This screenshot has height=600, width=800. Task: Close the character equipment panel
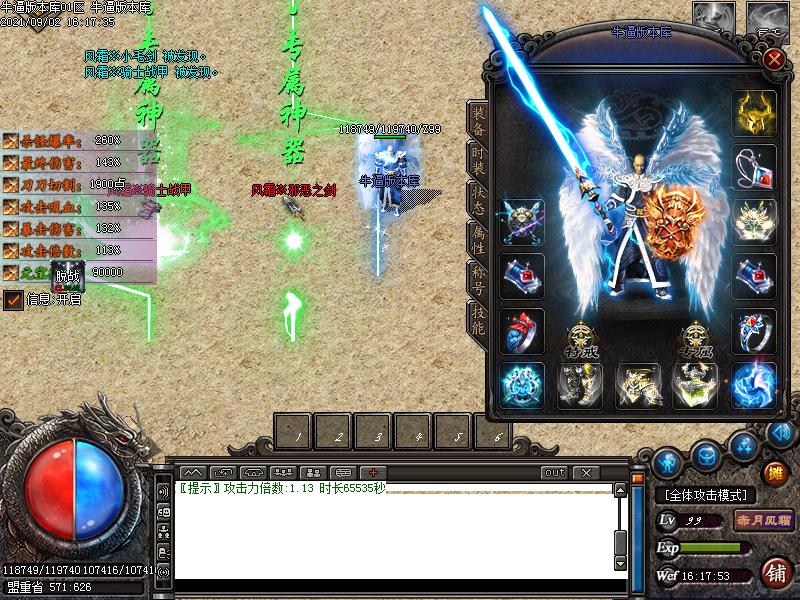tap(773, 58)
